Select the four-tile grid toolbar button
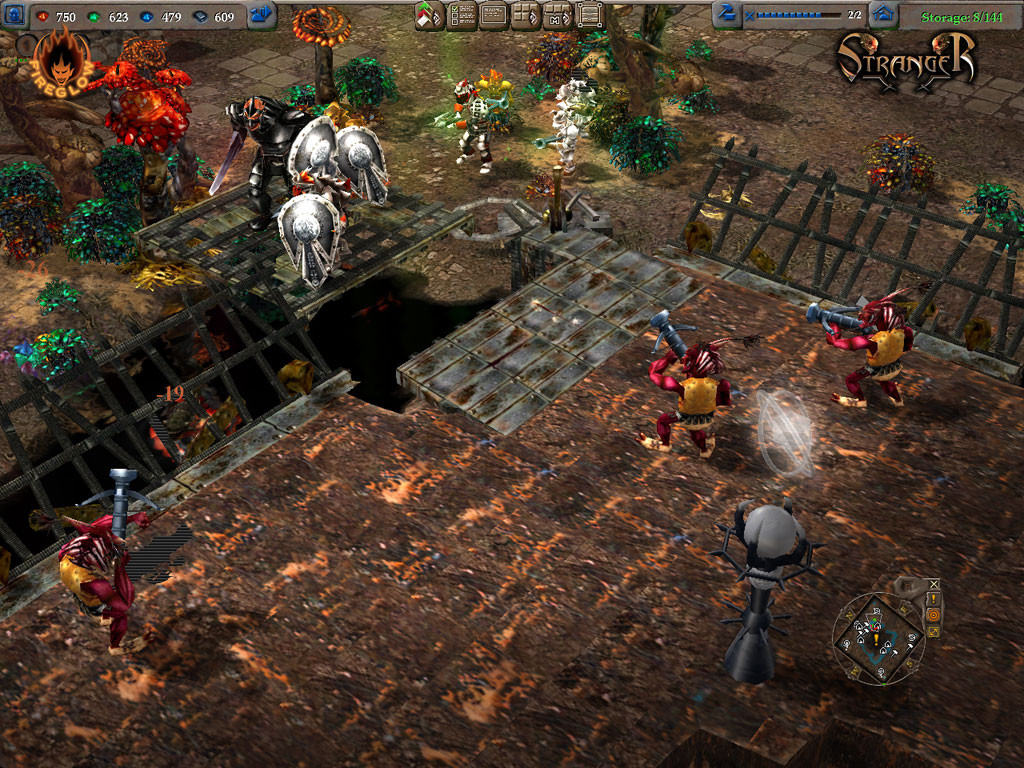 tap(525, 15)
